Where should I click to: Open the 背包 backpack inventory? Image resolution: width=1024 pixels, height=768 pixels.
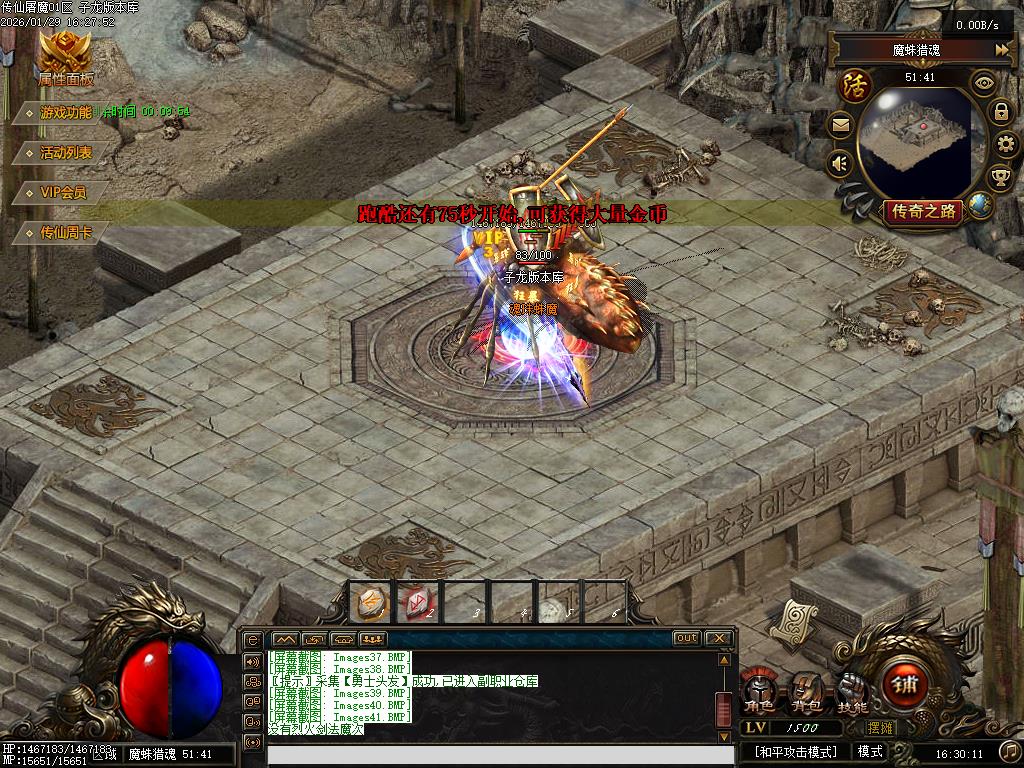click(807, 692)
